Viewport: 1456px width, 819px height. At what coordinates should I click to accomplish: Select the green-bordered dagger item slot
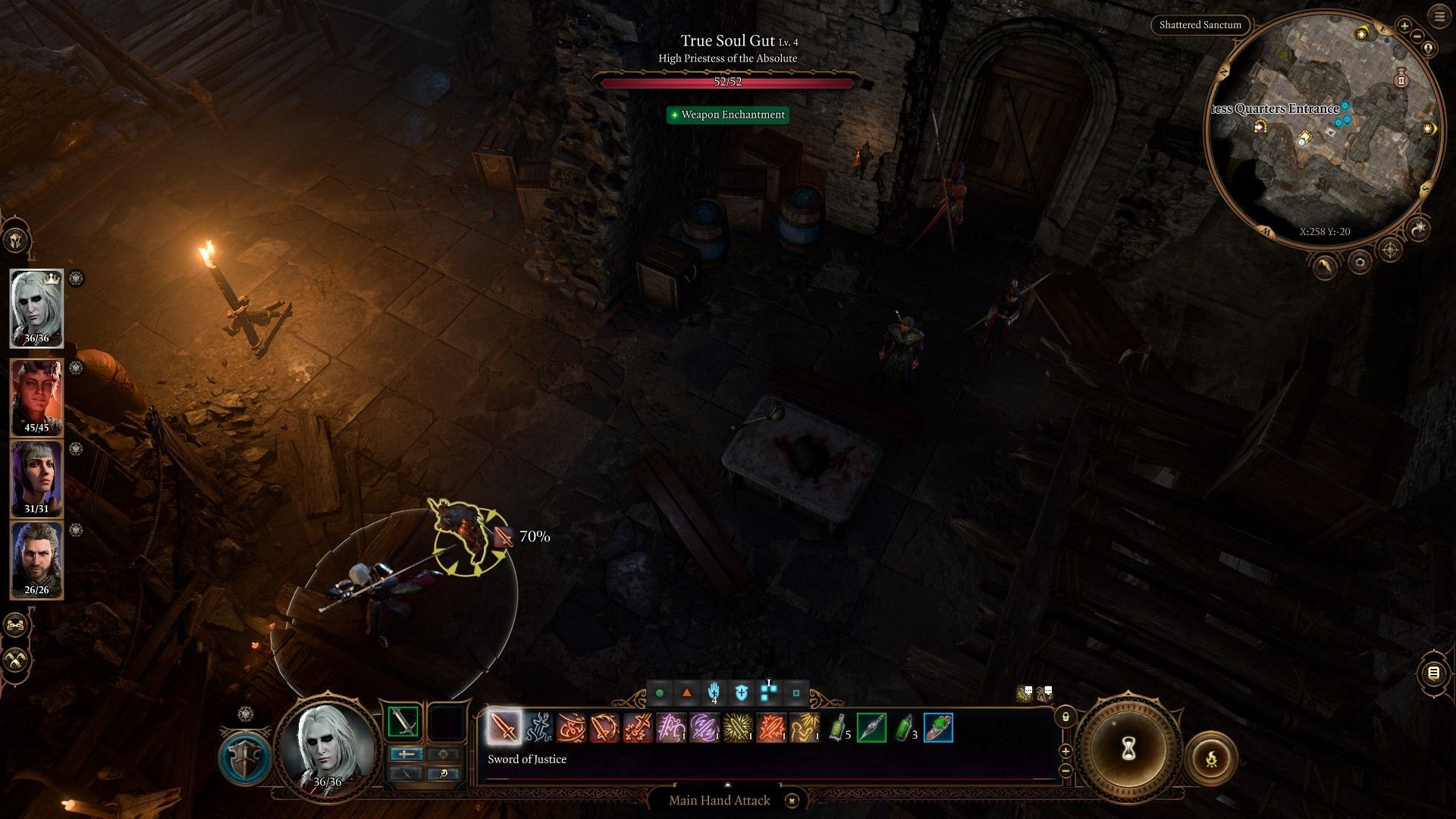[x=871, y=728]
